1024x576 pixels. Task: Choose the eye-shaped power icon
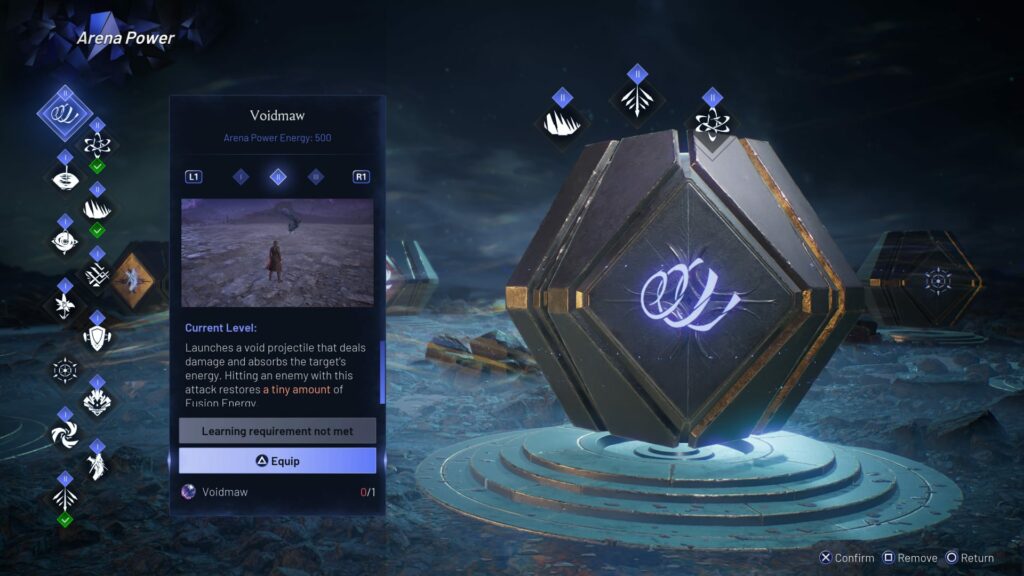[x=65, y=240]
